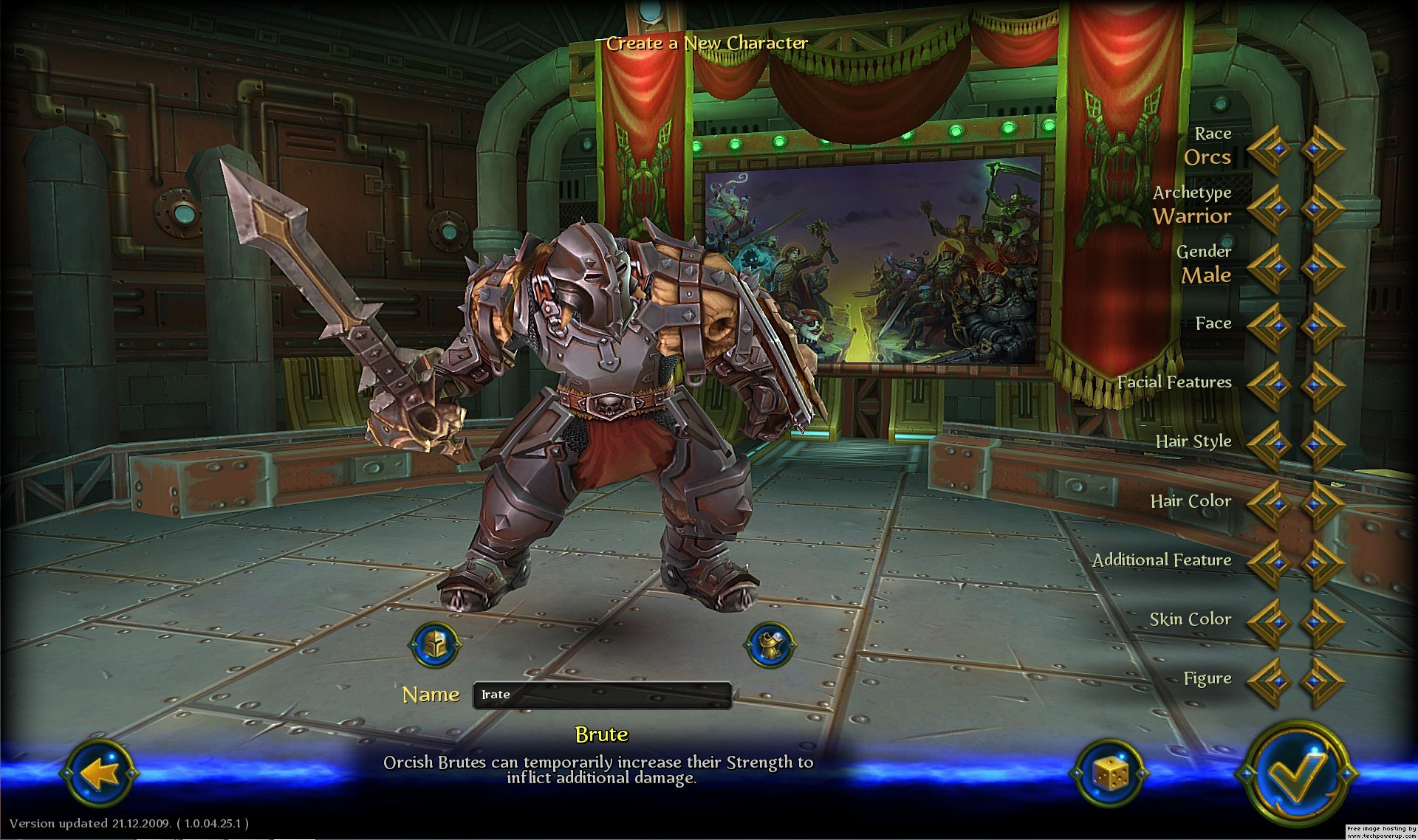Click the character Name input field
Viewport: 1418px width, 840px height.
pyautogui.click(x=602, y=695)
